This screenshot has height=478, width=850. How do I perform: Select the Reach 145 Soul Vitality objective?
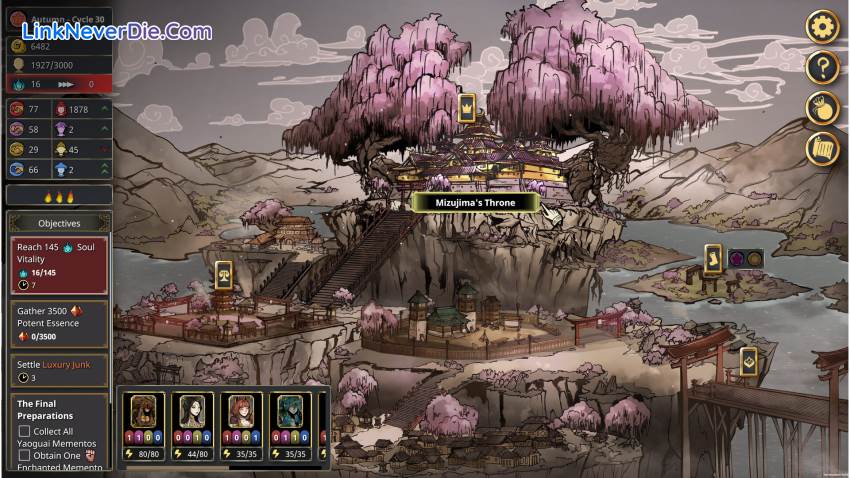click(59, 265)
